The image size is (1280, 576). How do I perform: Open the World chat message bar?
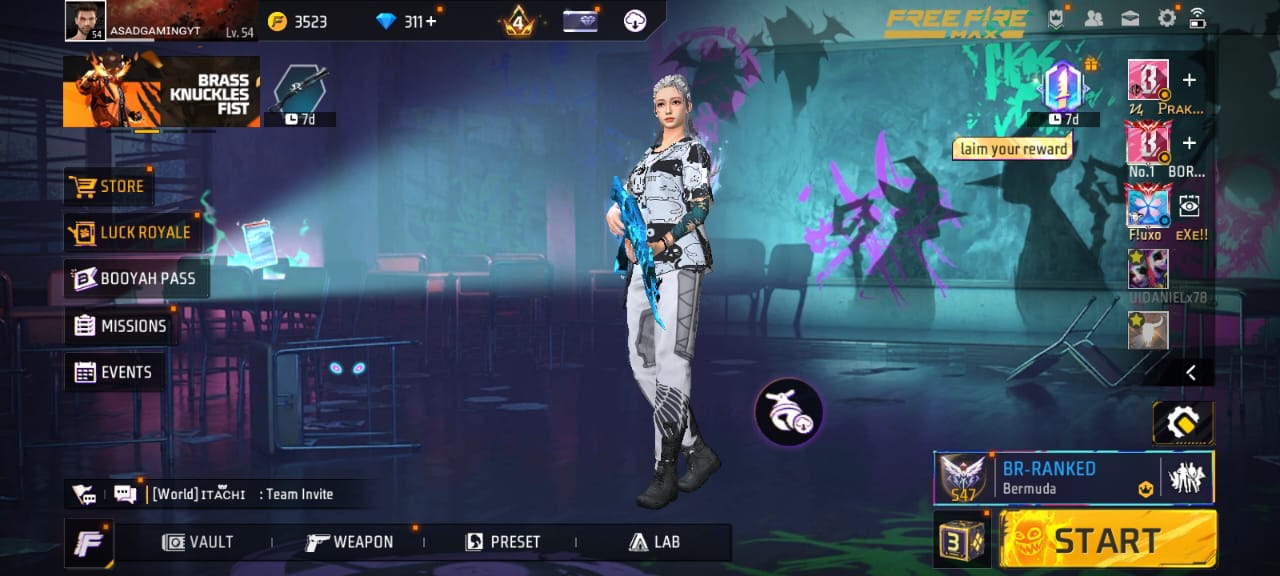pyautogui.click(x=242, y=494)
